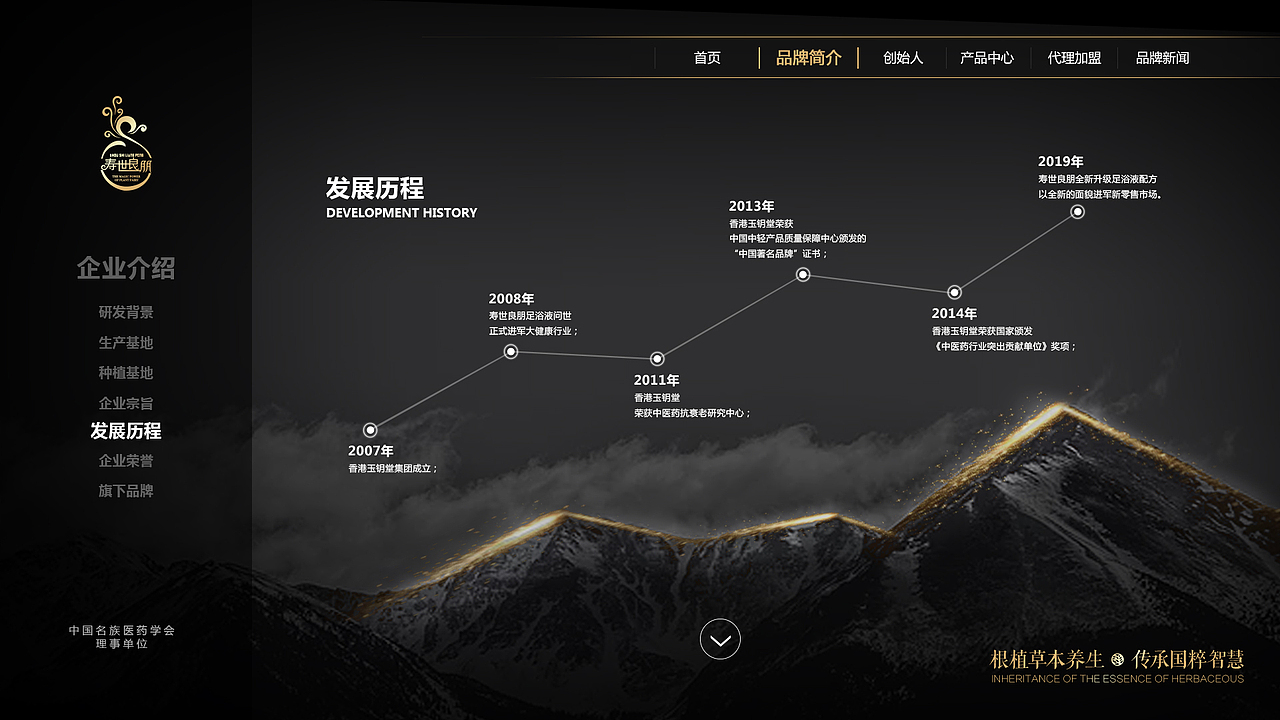Click the 品牌新闻 nav item
This screenshot has height=720, width=1280.
click(1164, 58)
